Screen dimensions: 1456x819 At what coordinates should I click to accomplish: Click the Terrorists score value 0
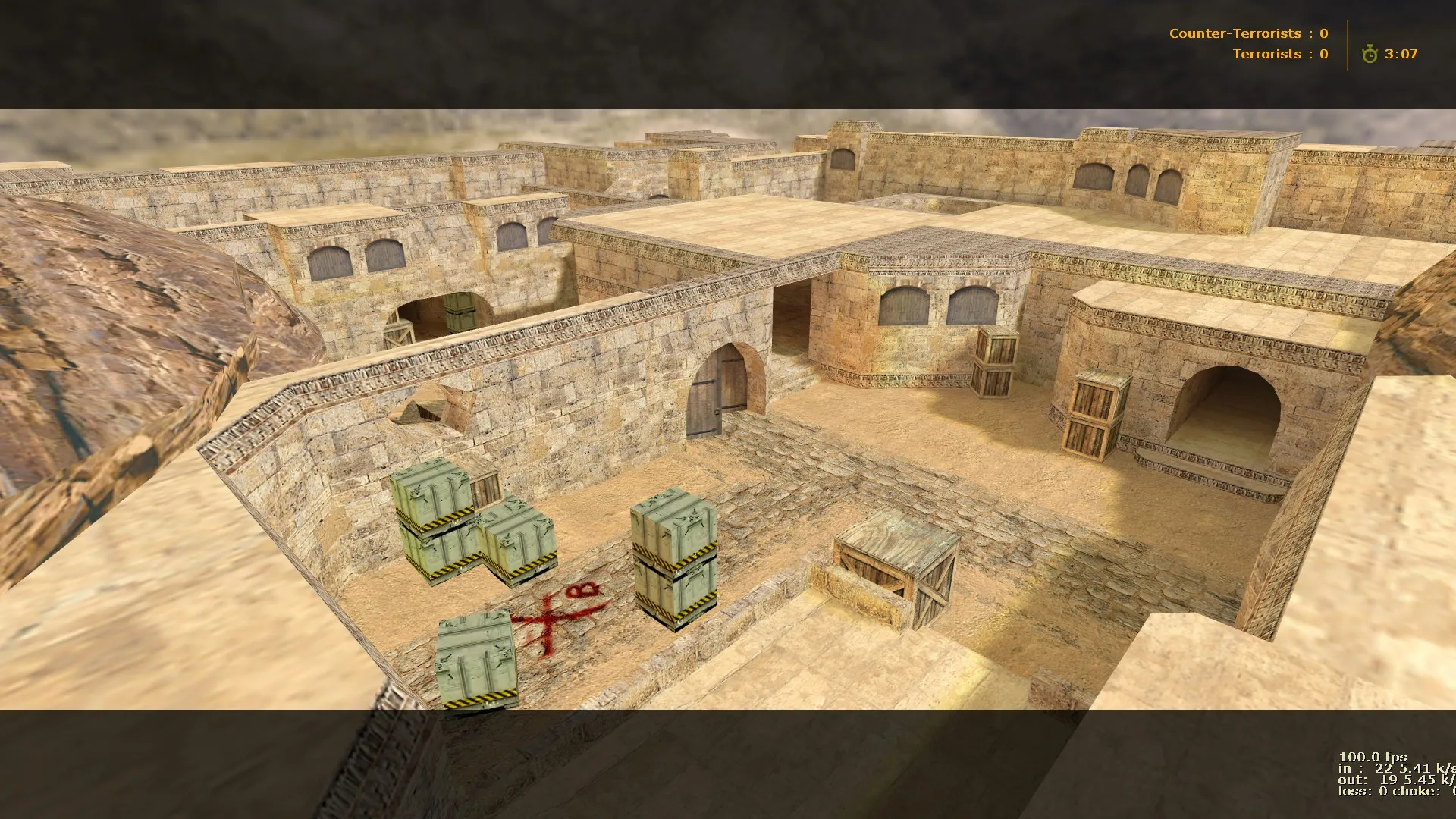click(x=1323, y=54)
